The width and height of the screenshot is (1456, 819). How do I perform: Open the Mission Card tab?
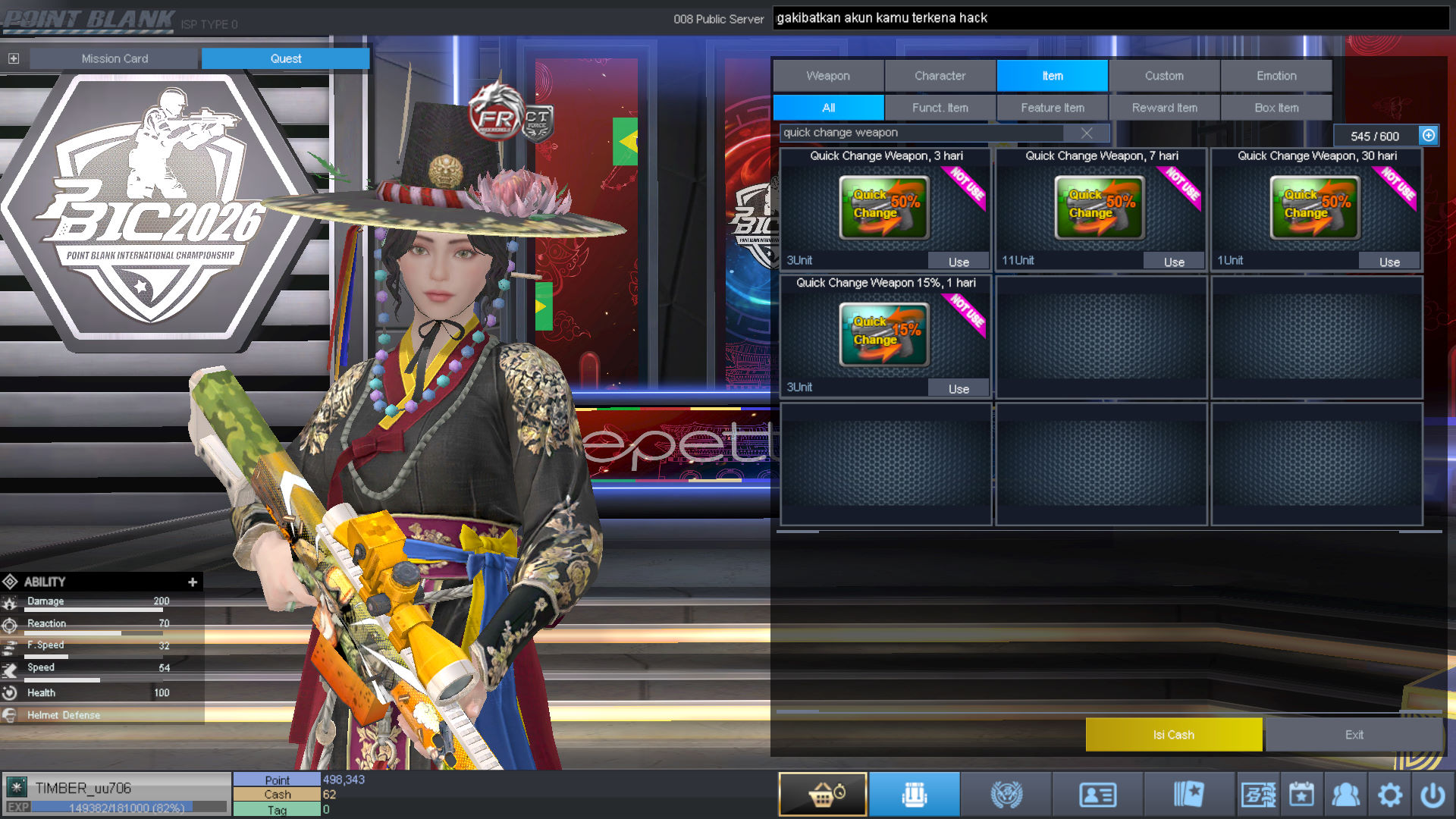(x=115, y=58)
